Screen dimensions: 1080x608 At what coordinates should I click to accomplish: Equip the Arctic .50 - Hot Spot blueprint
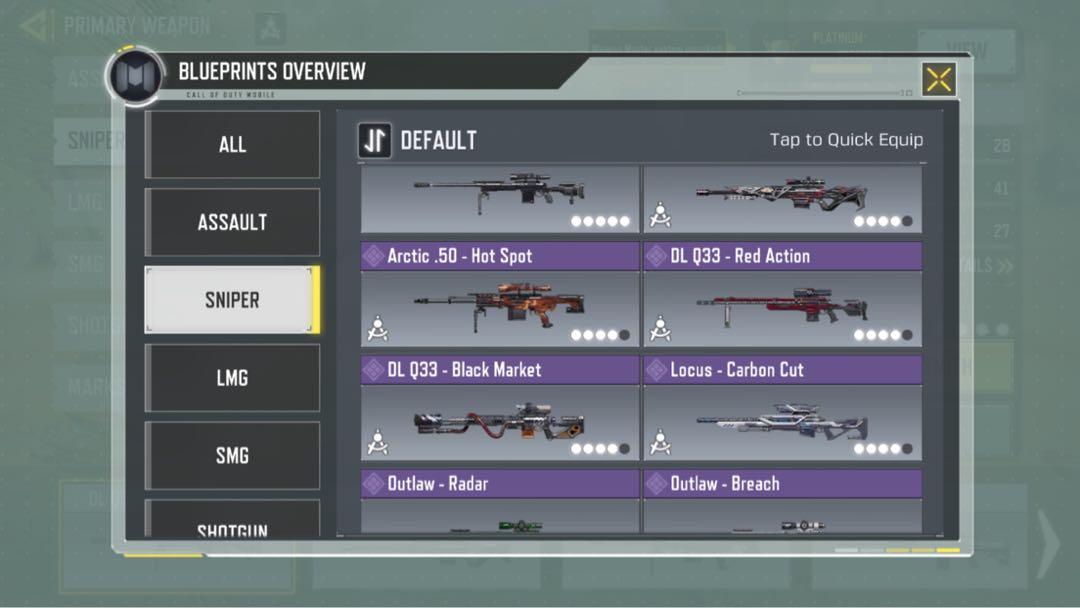coord(500,298)
